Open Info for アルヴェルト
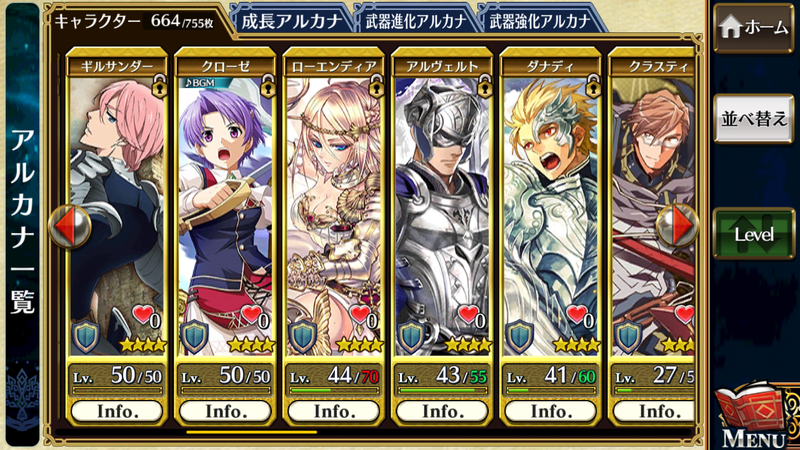800x450 pixels. (x=441, y=411)
